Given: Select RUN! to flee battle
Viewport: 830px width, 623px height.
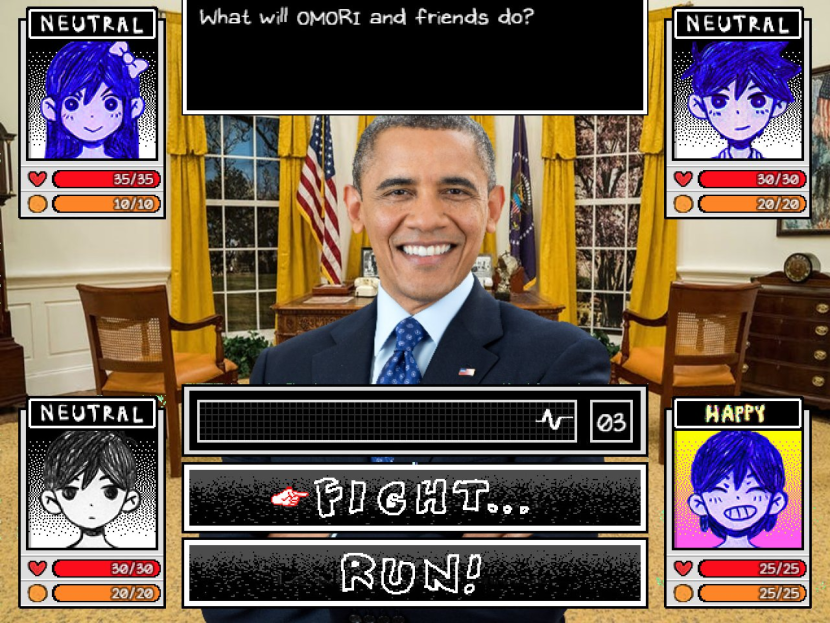Looking at the screenshot, I should (x=414, y=573).
